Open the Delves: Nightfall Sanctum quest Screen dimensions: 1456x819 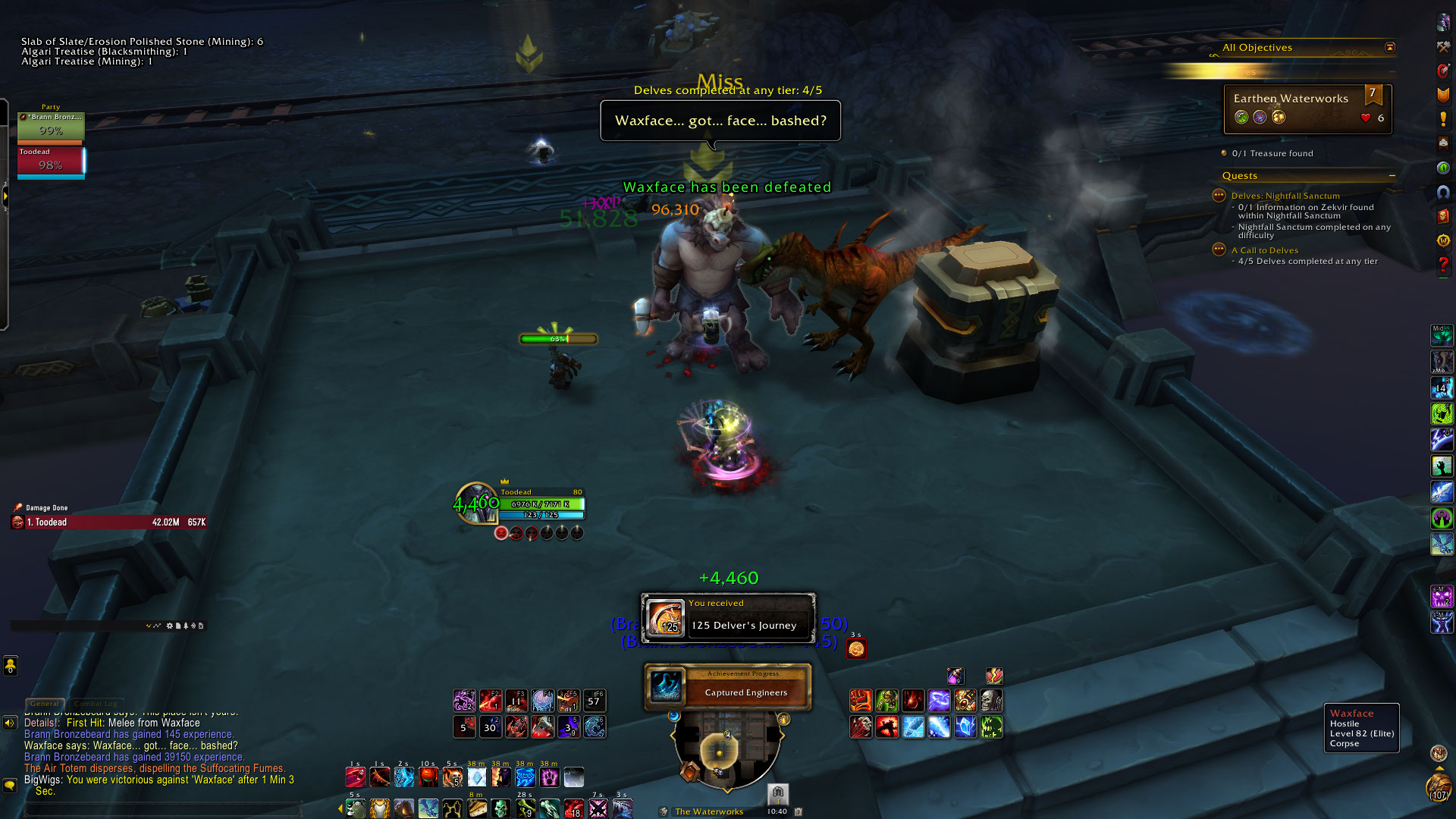[x=1285, y=196]
